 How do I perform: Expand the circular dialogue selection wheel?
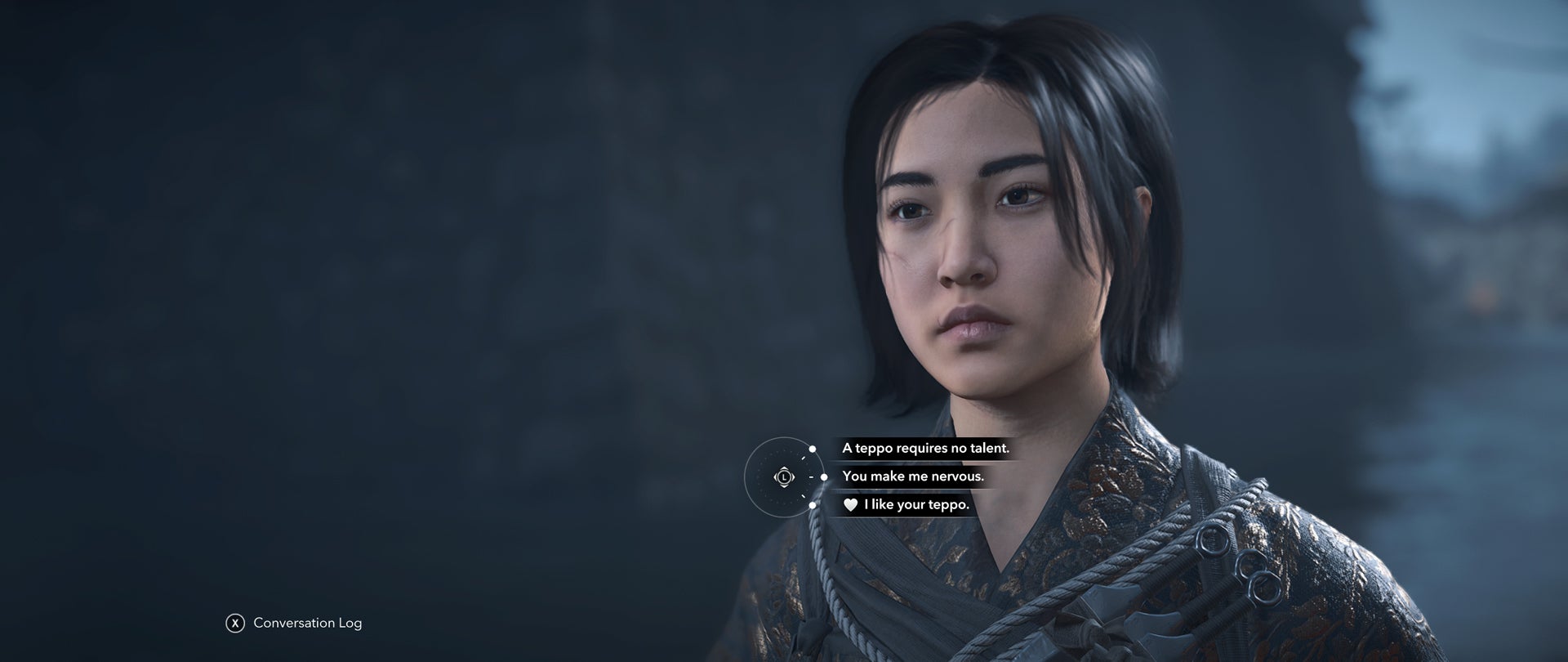(784, 477)
